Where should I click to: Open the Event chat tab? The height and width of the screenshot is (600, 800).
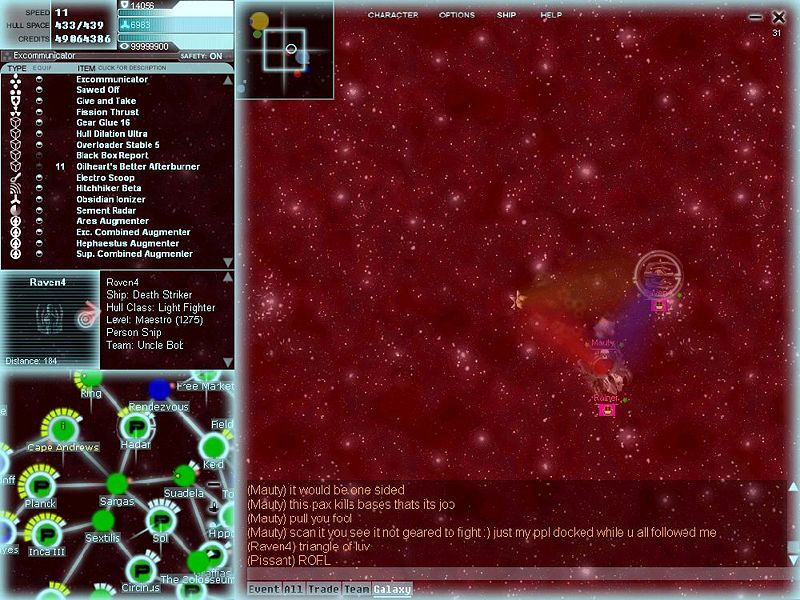(263, 590)
